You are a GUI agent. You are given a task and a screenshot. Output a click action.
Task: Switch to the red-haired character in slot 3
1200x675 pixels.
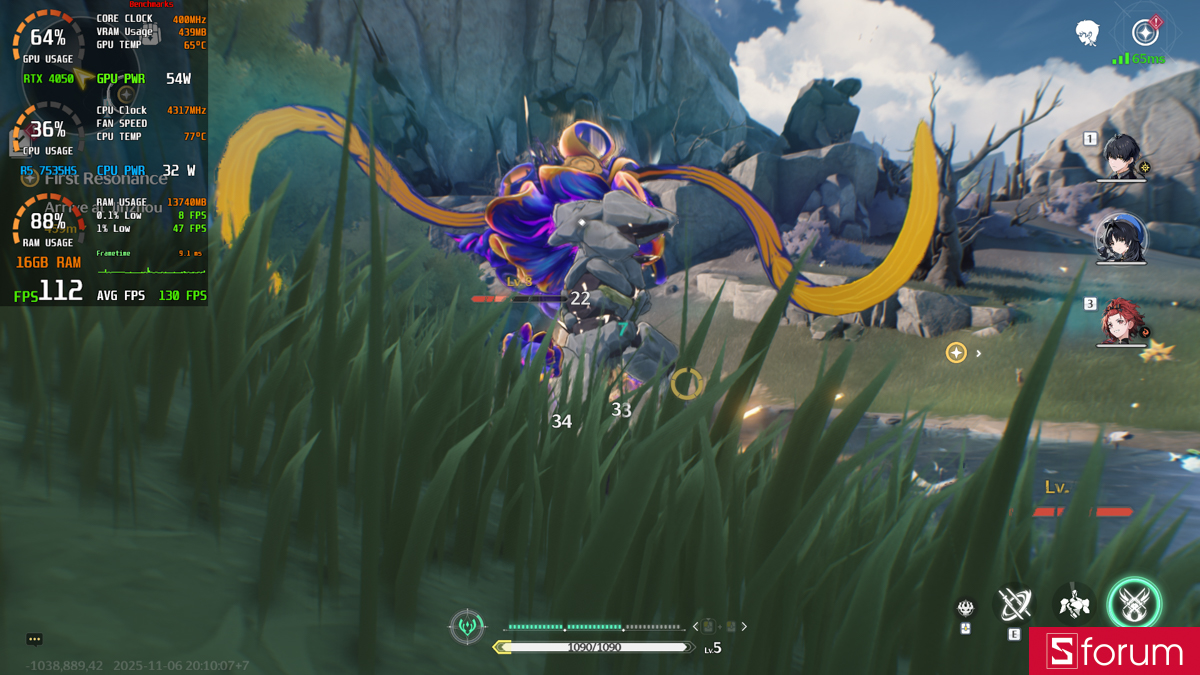click(1120, 321)
